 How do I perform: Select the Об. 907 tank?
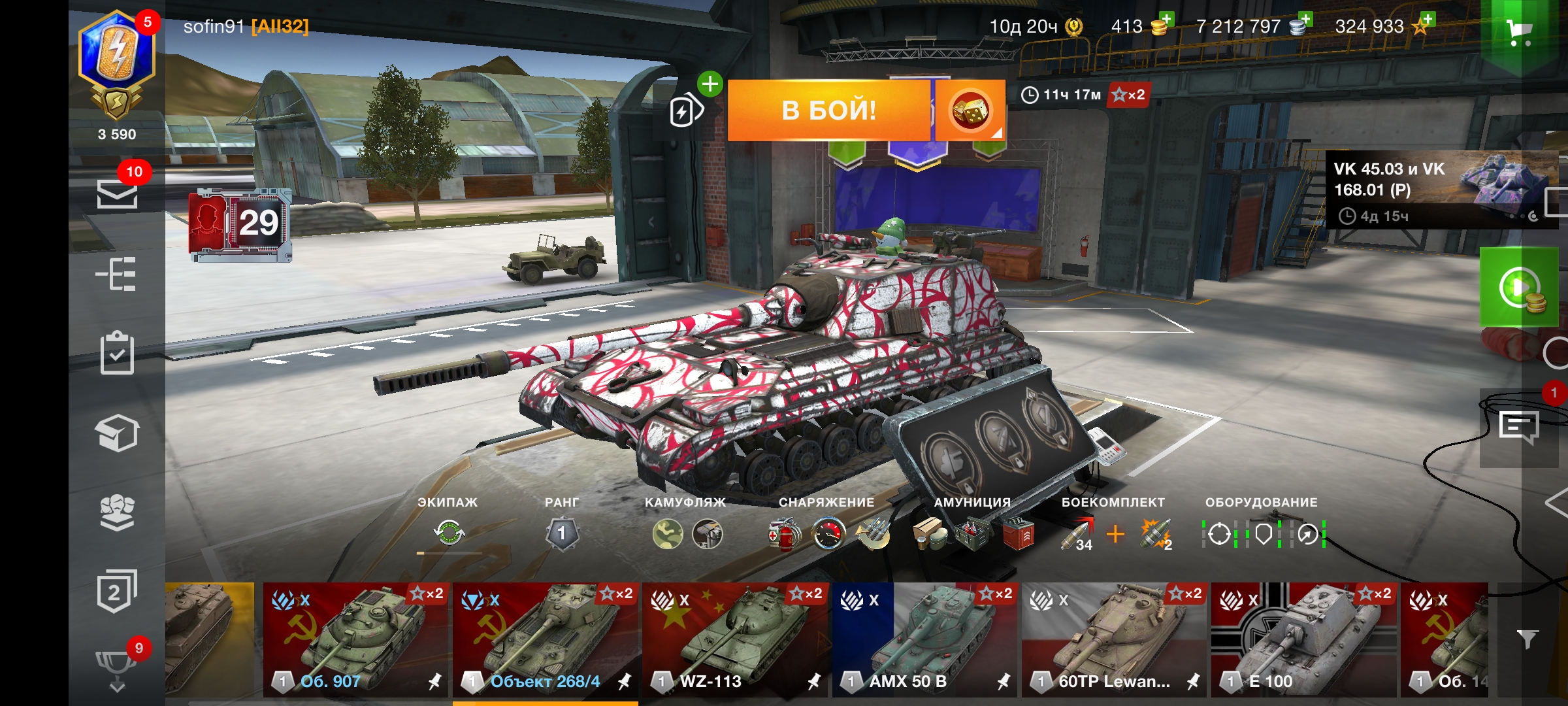click(x=356, y=639)
